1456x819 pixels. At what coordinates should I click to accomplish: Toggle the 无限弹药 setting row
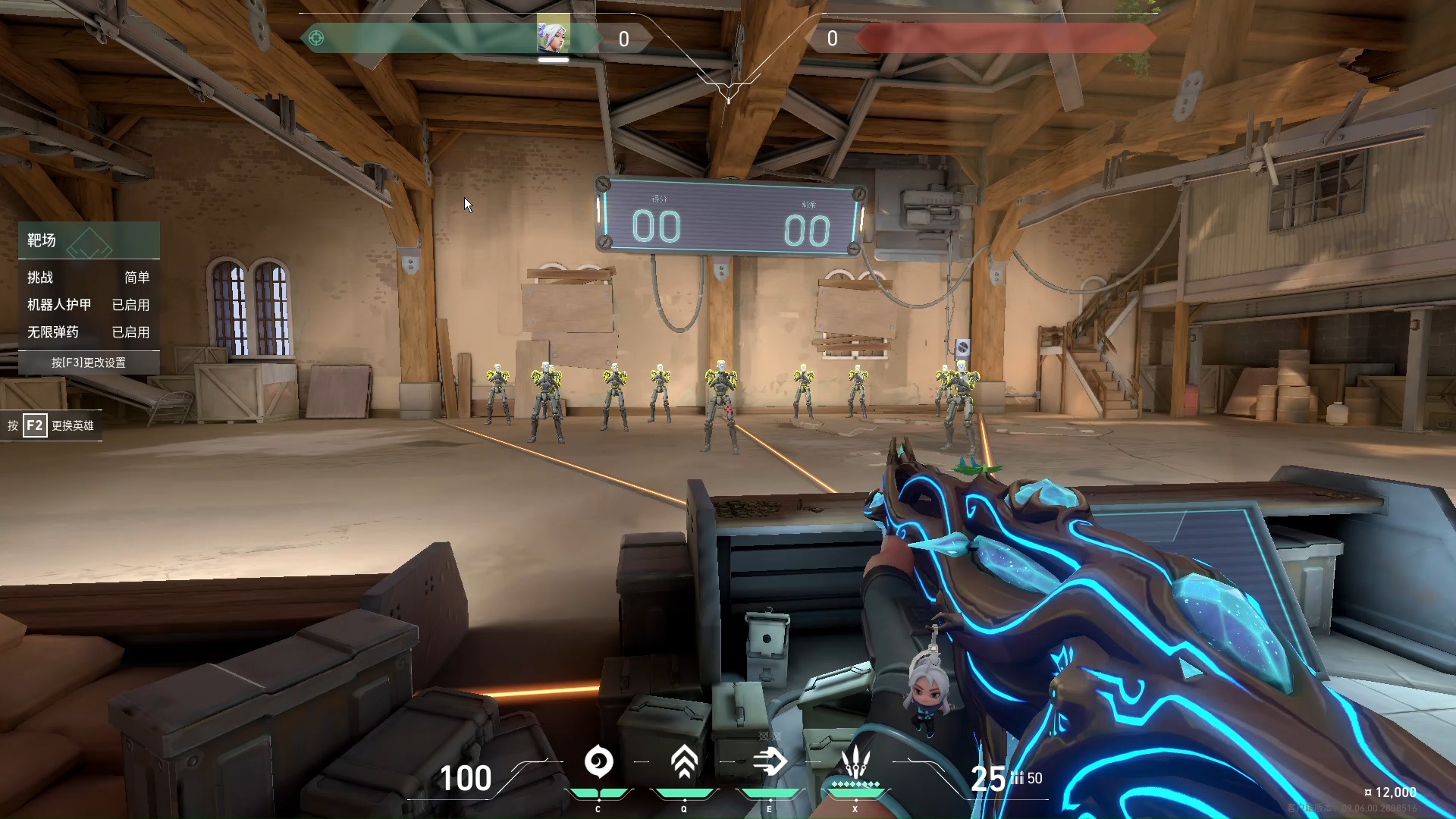89,332
